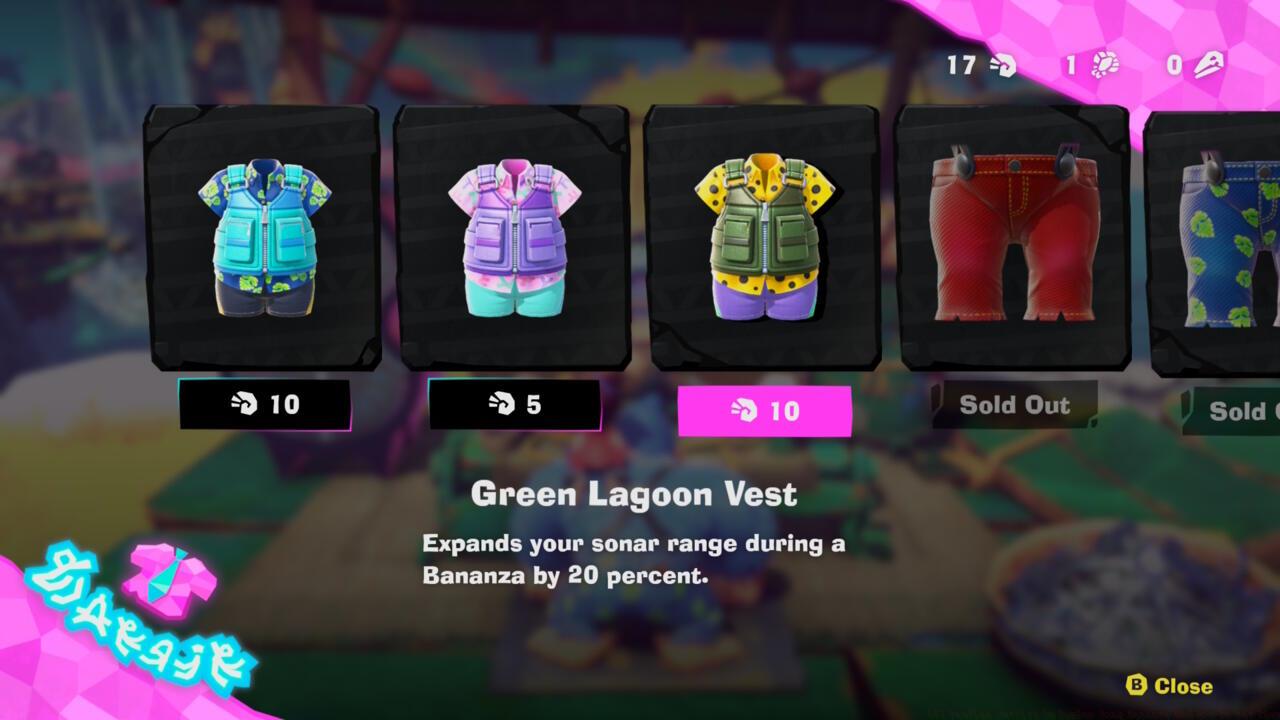Select the purple vest with pink shirt
1280x720 pixels.
coord(513,240)
